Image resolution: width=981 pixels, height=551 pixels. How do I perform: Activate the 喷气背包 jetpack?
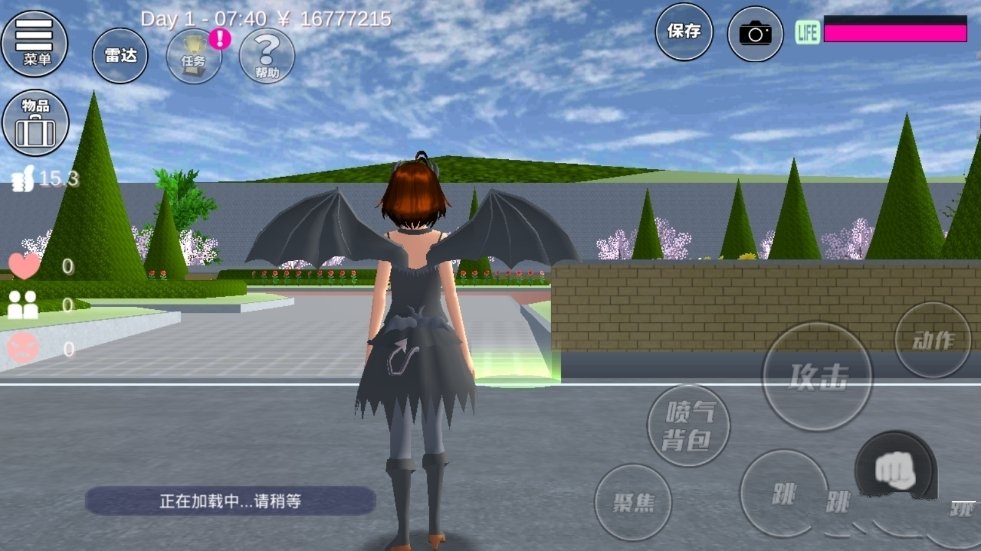[x=688, y=425]
